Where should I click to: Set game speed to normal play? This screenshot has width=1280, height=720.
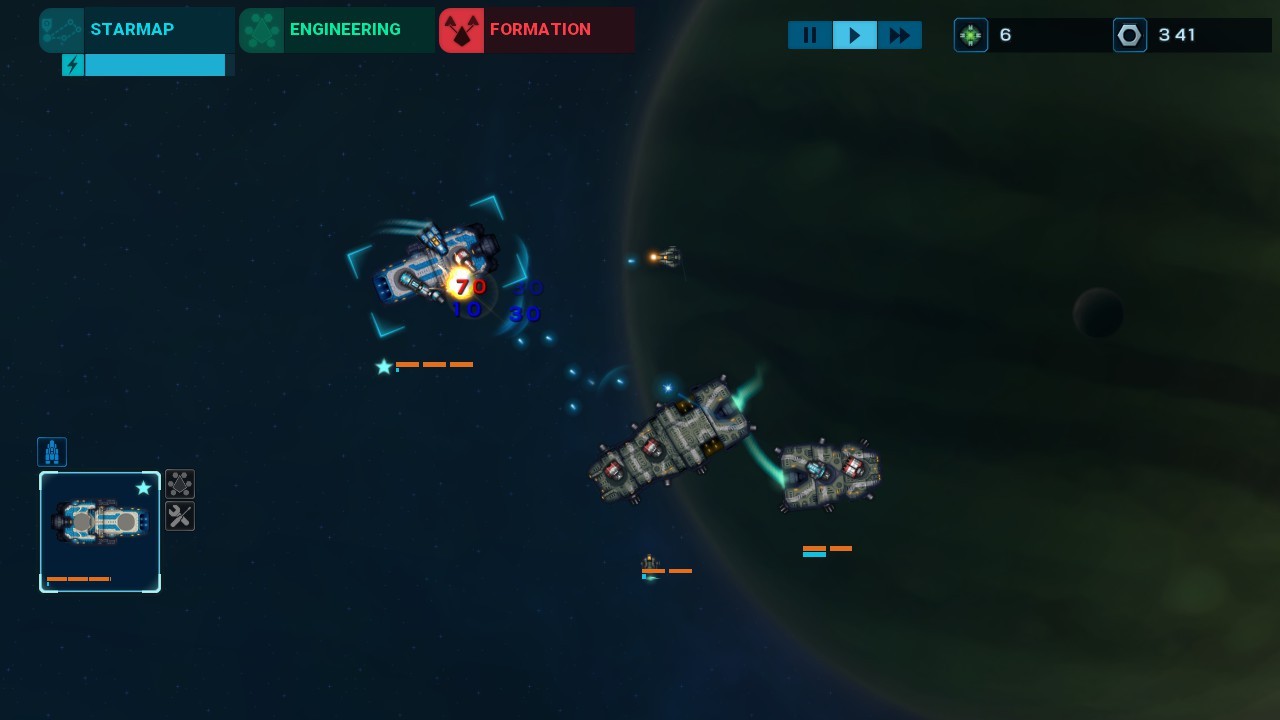[855, 36]
